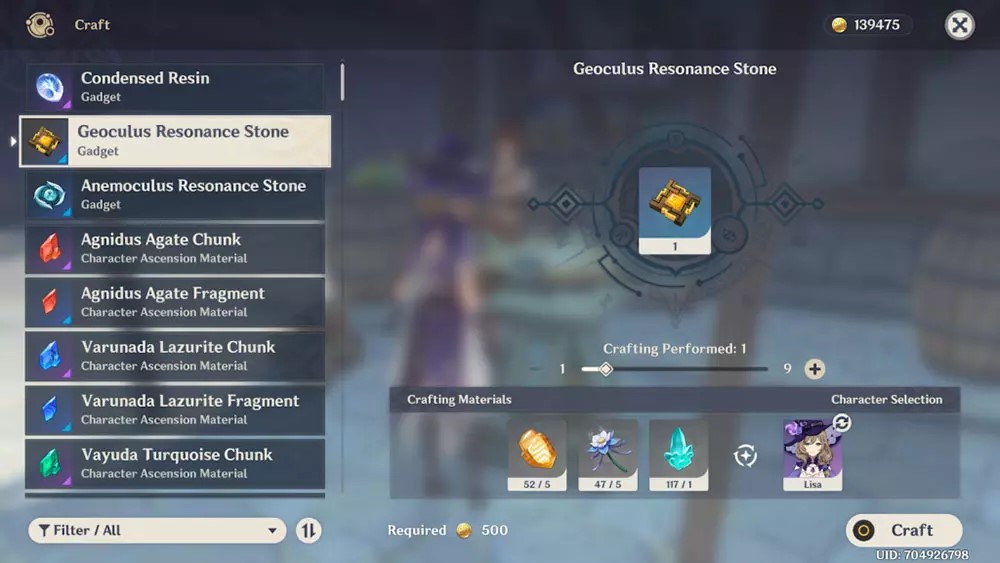The image size is (1000, 563).
Task: Select Anemoculus Resonance Stone recipe
Action: [x=175, y=194]
